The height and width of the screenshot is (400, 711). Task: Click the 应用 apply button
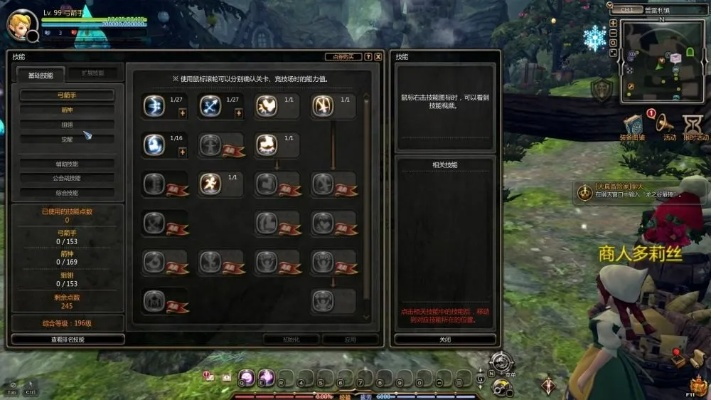[x=350, y=339]
